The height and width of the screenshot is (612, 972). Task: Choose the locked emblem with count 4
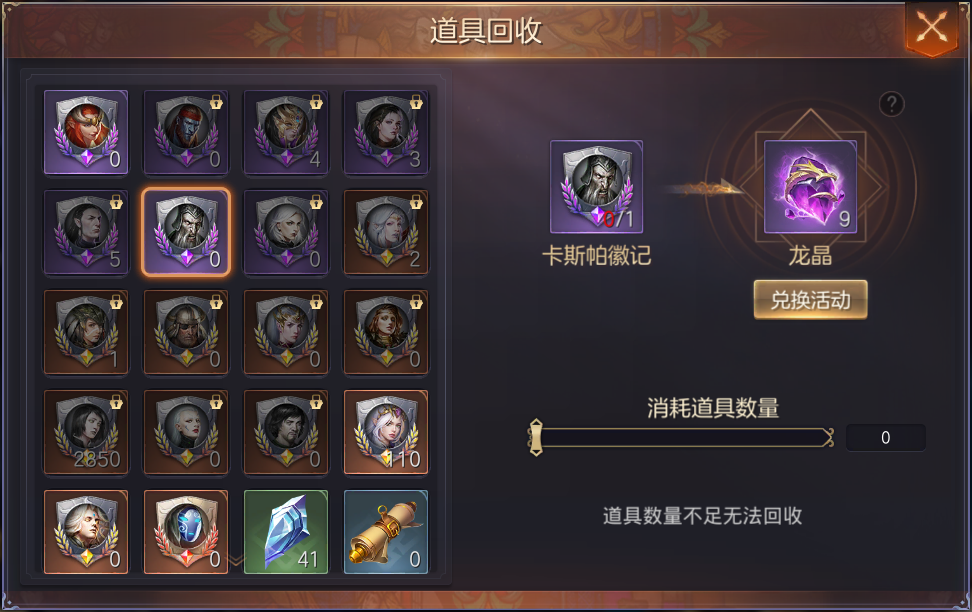pos(286,133)
